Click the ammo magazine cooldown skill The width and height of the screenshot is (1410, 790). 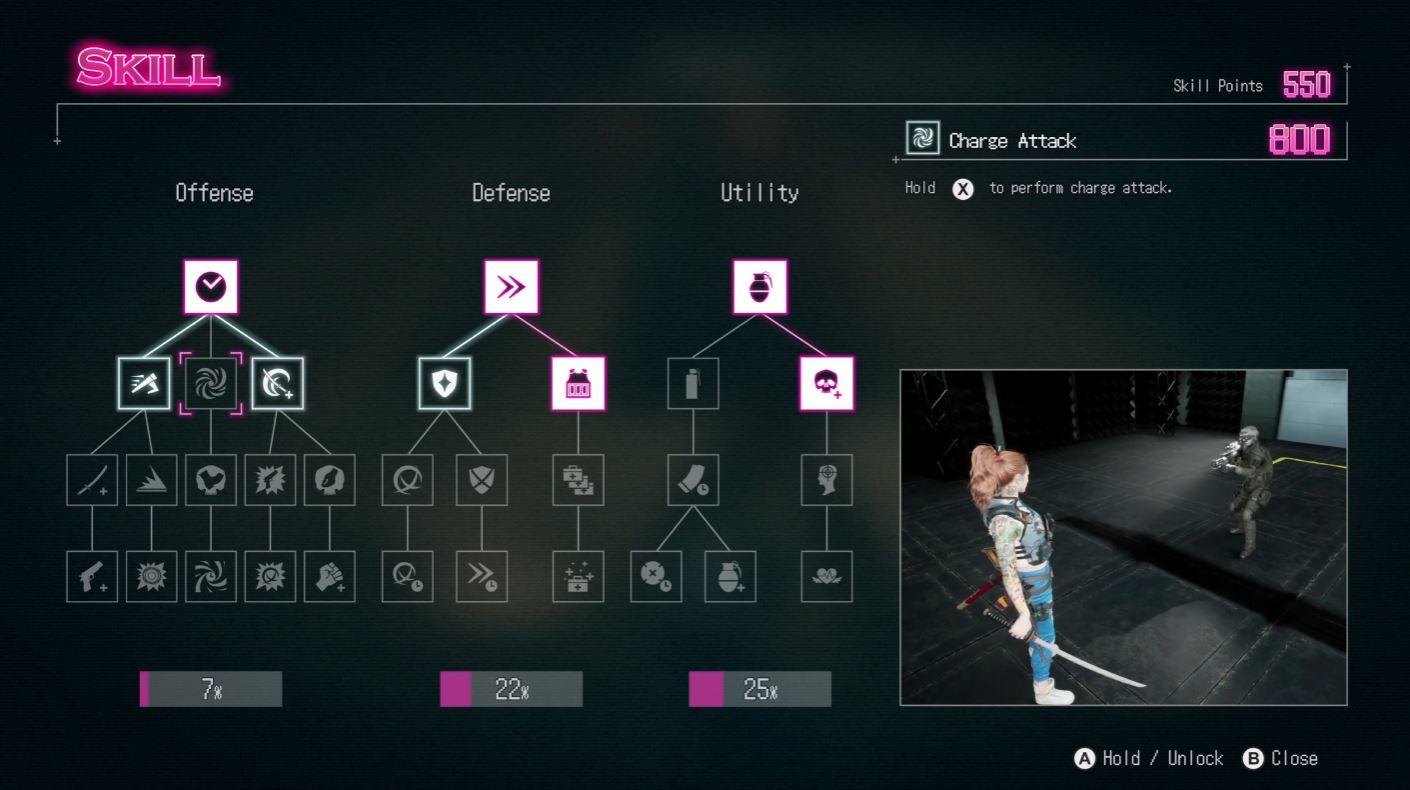click(x=692, y=480)
